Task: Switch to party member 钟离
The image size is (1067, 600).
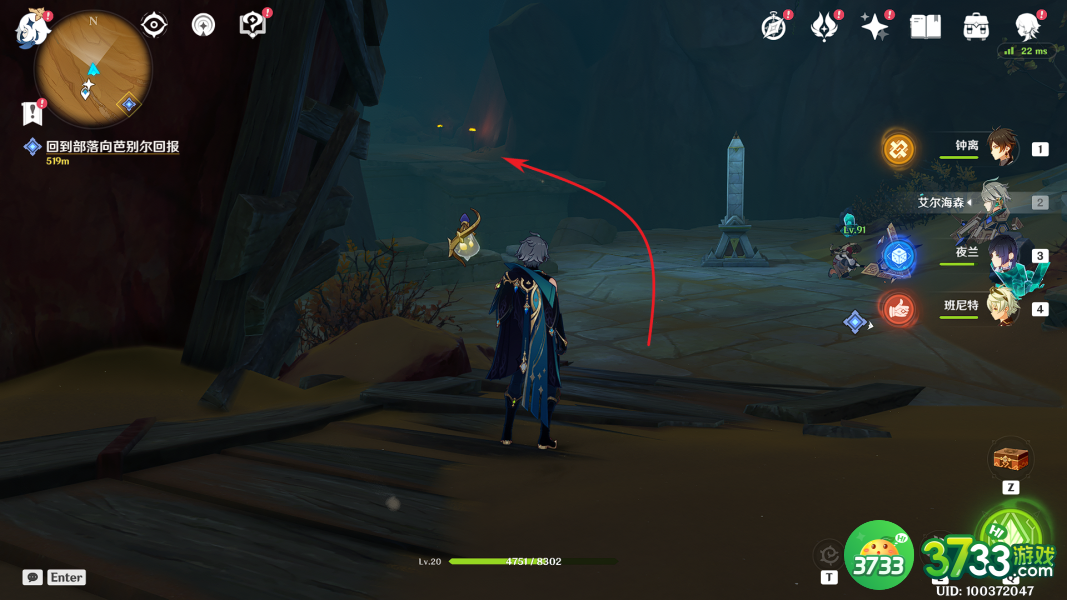Action: pyautogui.click(x=1000, y=148)
